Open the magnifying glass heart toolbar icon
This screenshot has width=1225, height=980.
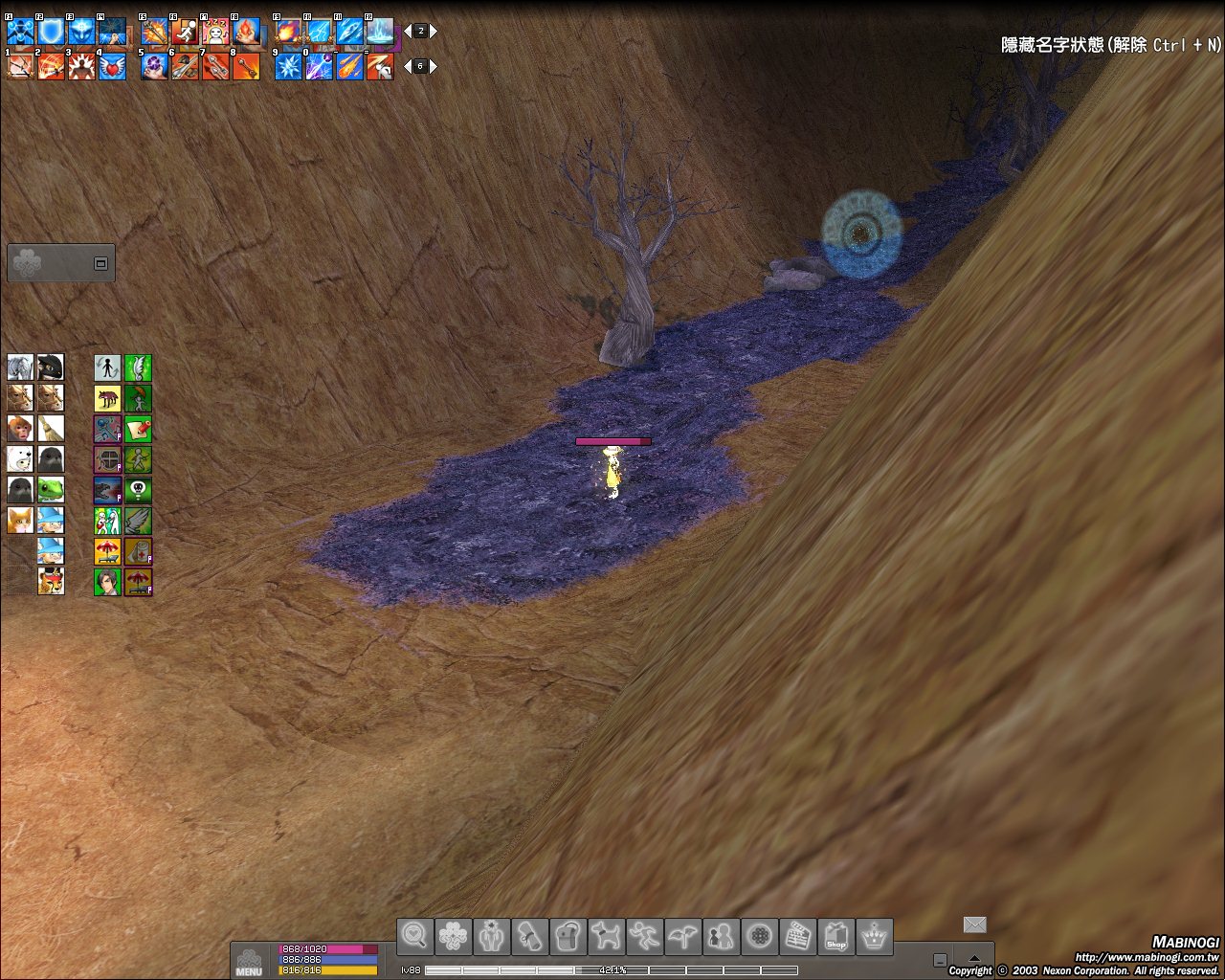tap(415, 936)
